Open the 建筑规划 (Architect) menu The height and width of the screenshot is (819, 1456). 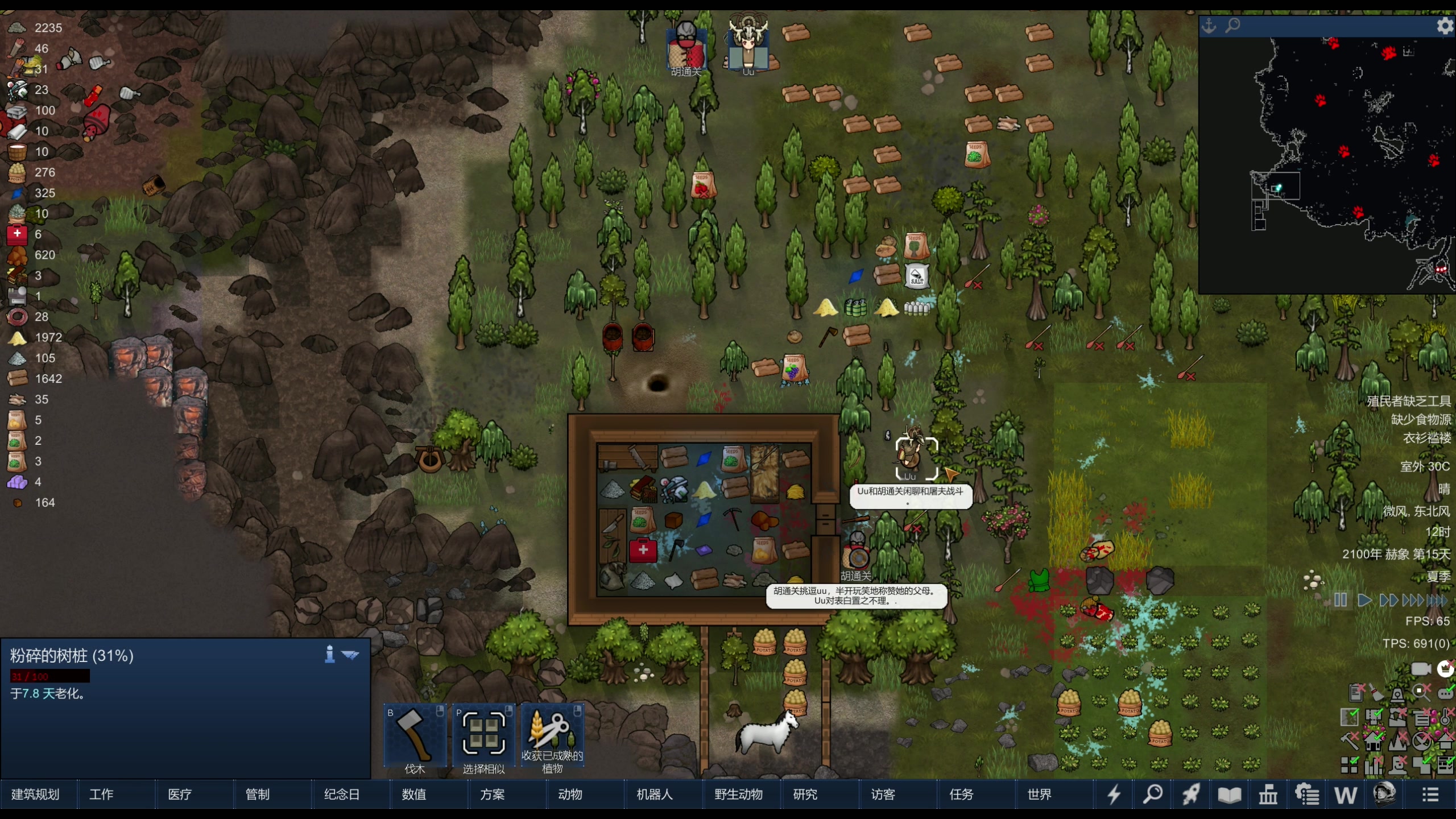pos(35,795)
